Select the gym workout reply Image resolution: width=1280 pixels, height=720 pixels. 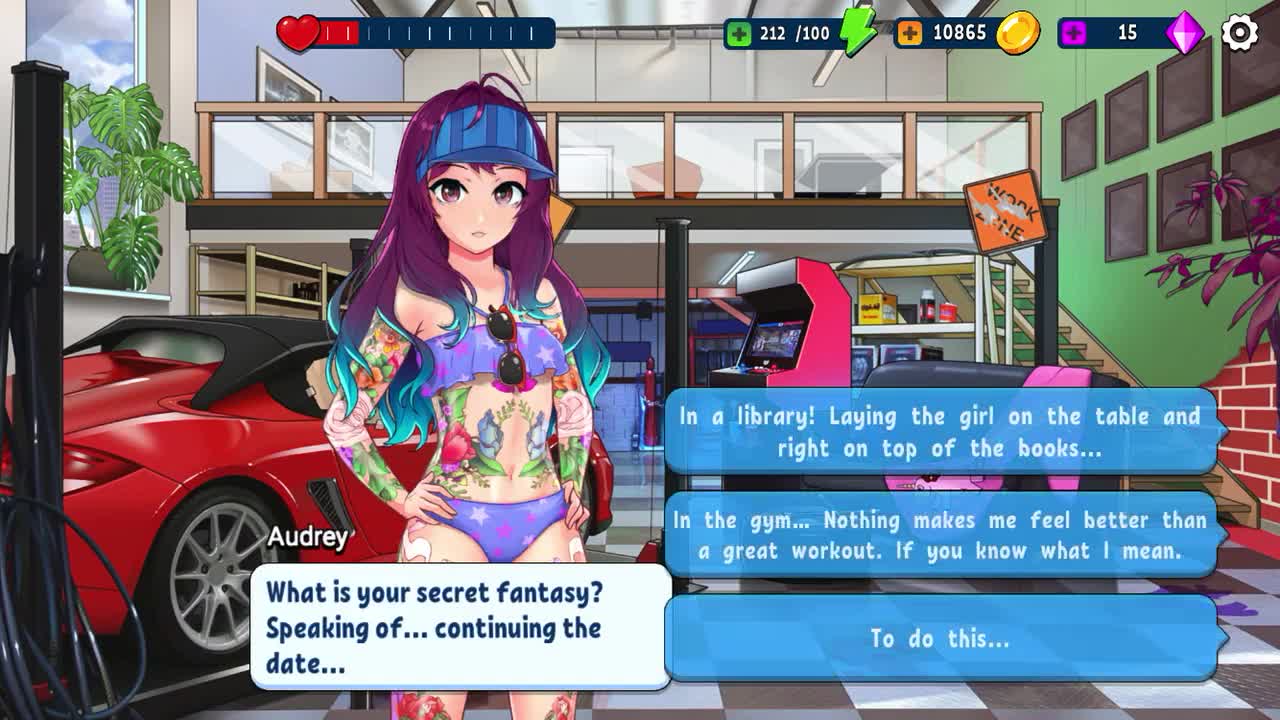[x=940, y=535]
